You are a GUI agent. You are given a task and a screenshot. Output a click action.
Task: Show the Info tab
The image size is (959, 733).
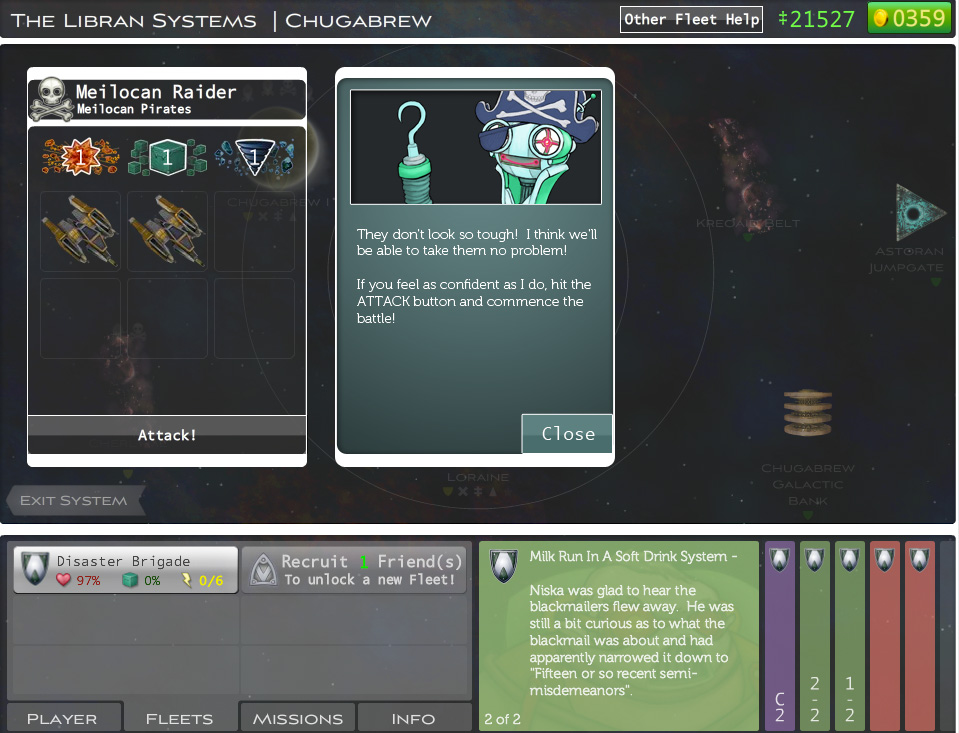[413, 718]
